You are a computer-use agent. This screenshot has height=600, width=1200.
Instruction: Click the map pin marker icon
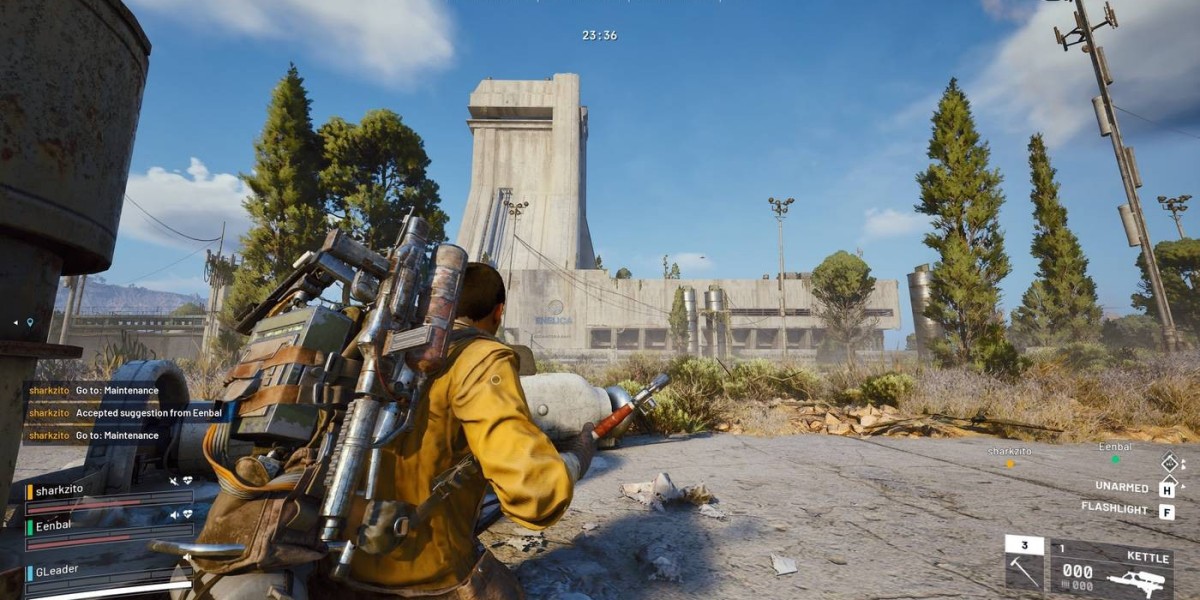(30, 322)
